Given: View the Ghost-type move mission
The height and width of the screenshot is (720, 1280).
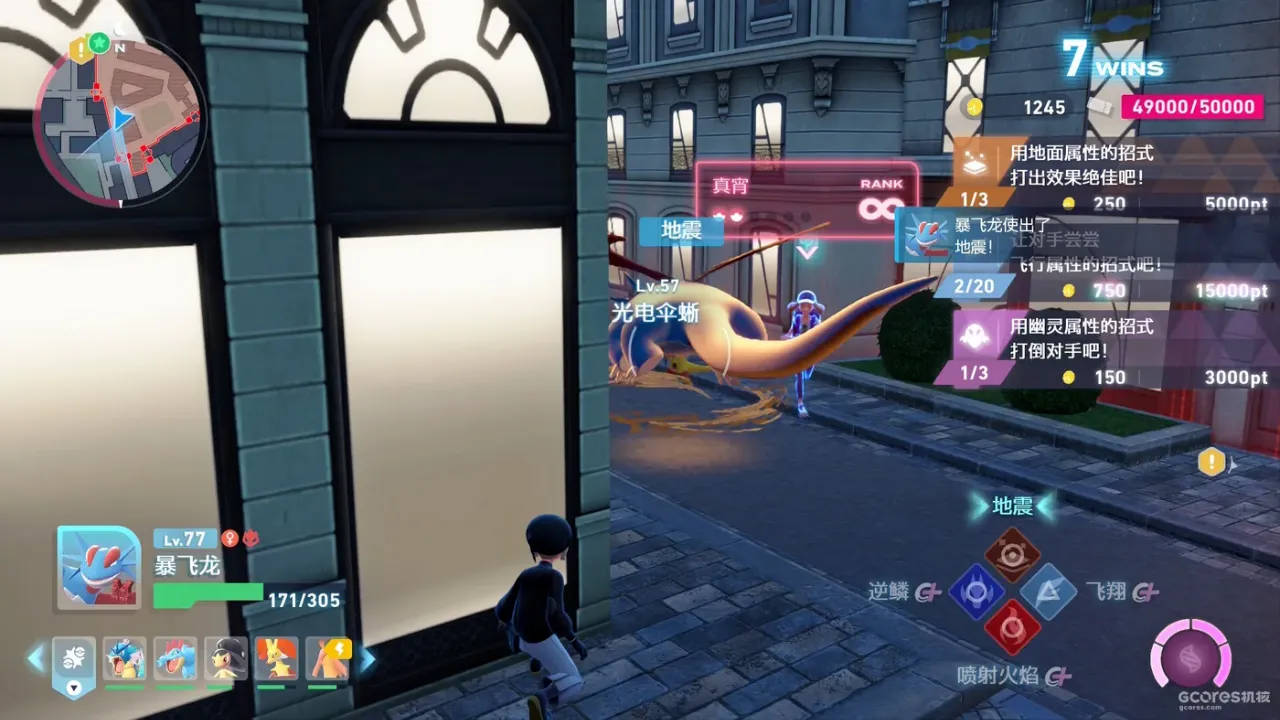Looking at the screenshot, I should [x=1100, y=350].
